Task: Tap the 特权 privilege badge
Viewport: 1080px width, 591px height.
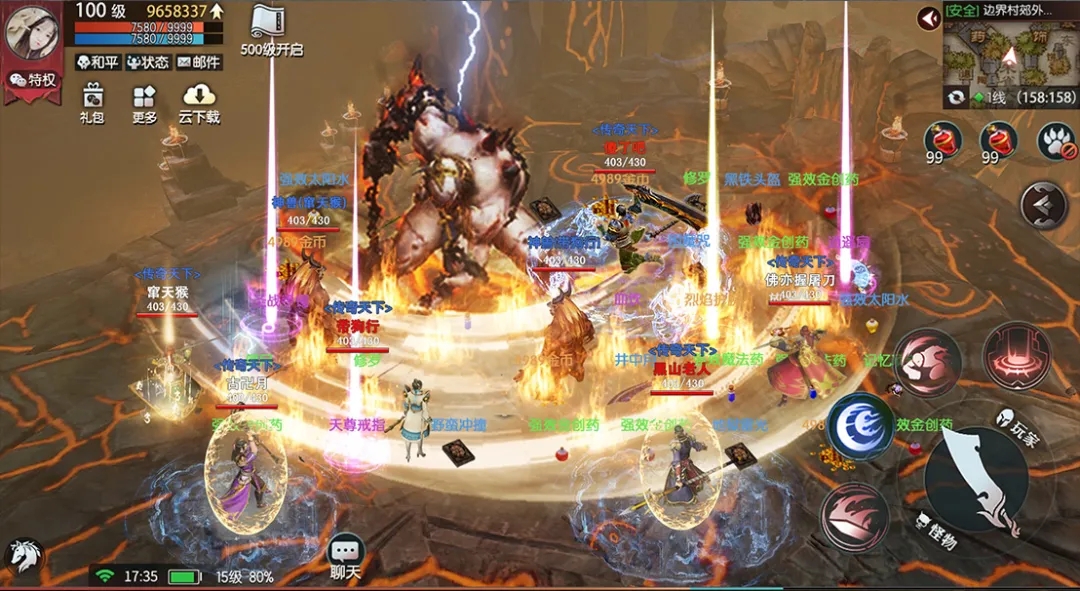Action: click(x=33, y=80)
